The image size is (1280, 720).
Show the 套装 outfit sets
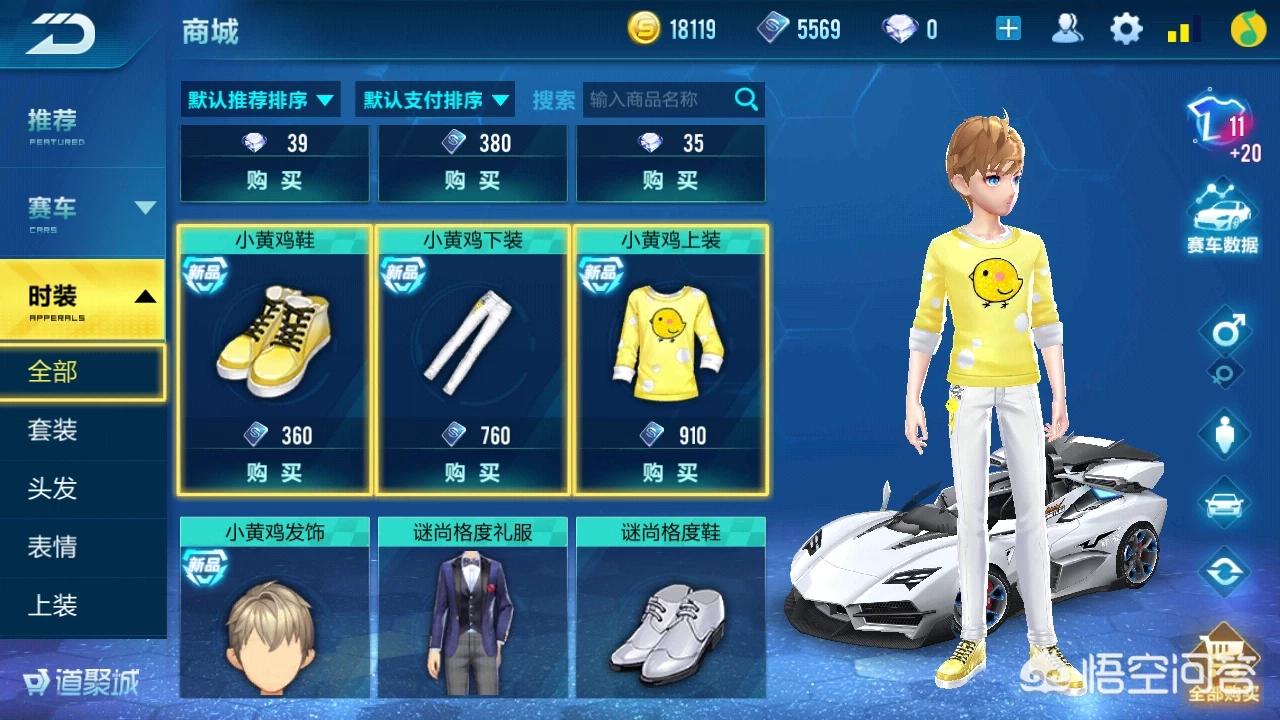pyautogui.click(x=52, y=431)
